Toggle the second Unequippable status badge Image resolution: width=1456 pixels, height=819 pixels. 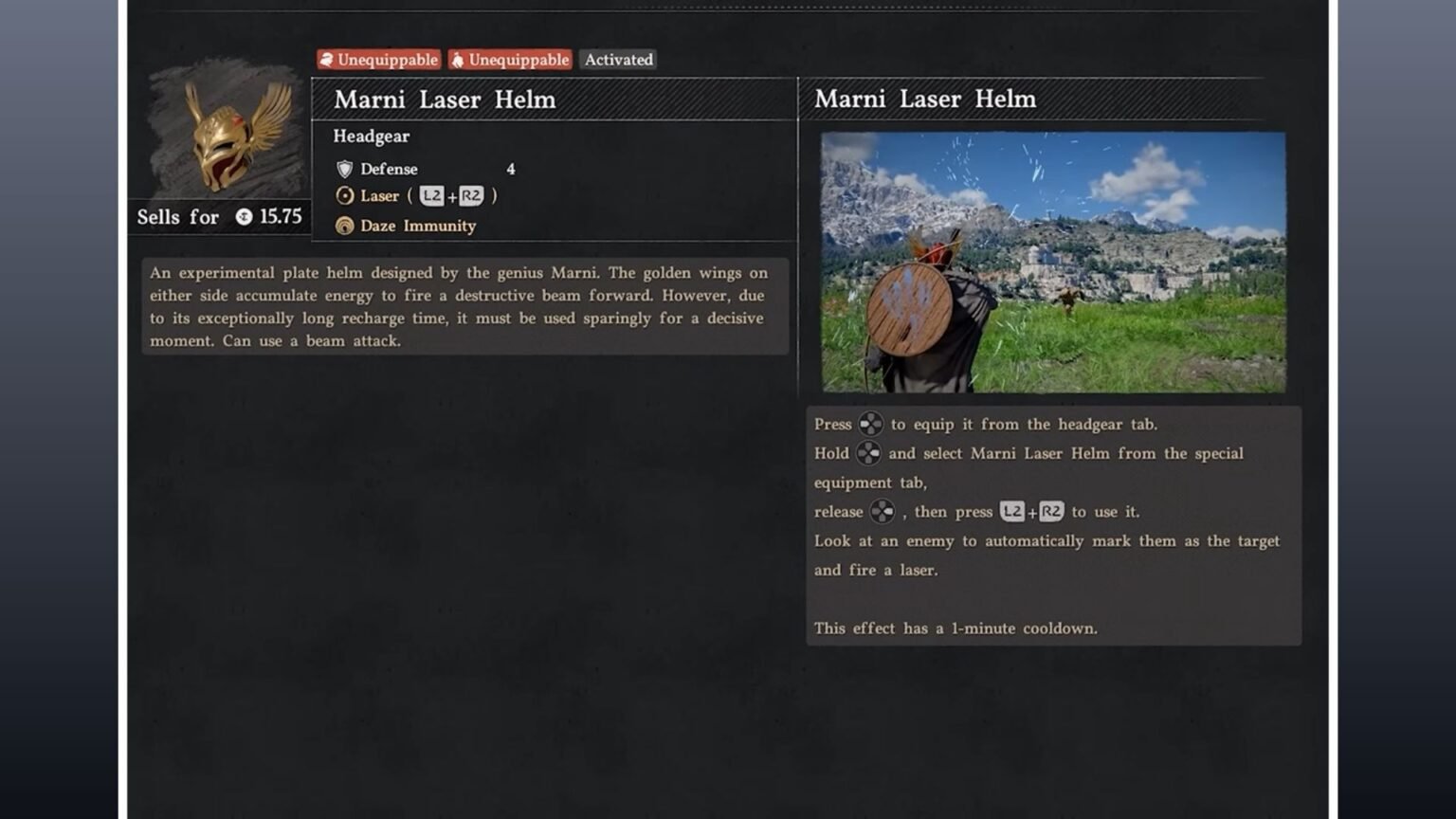(509, 60)
